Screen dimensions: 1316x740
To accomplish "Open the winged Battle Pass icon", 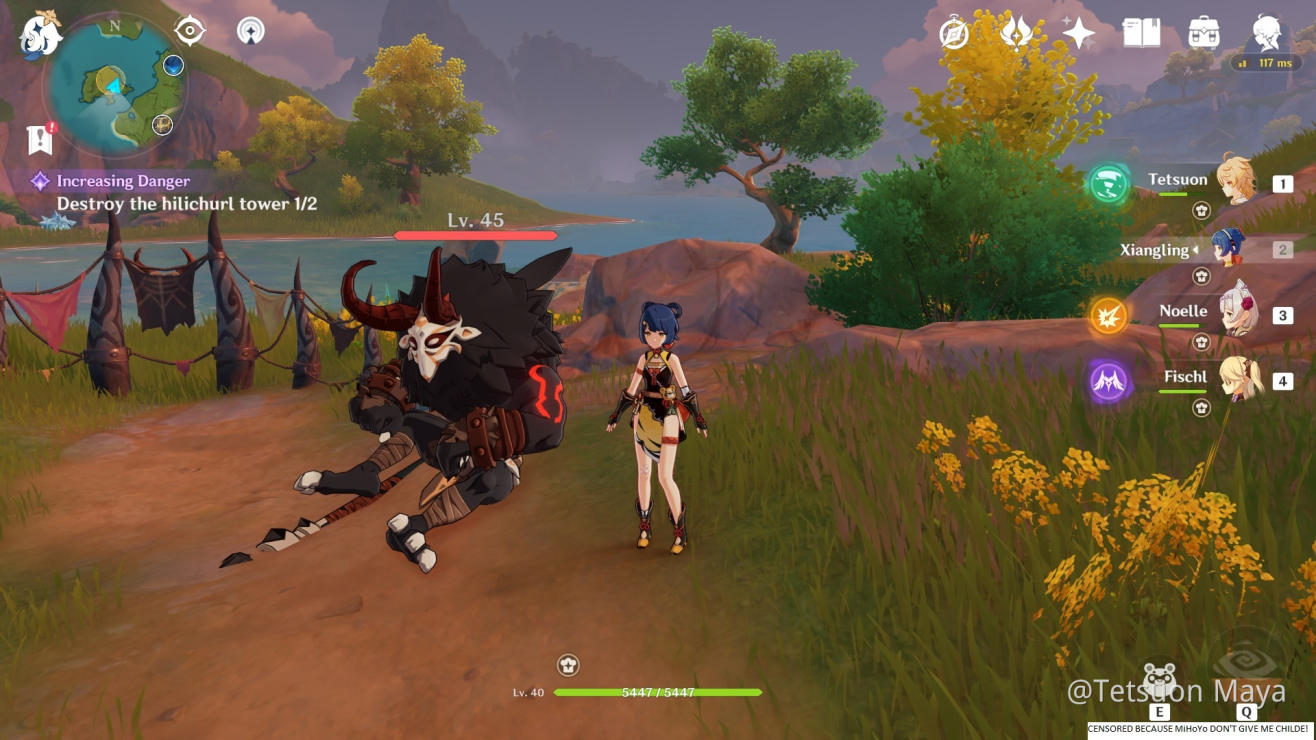I will pos(1016,33).
